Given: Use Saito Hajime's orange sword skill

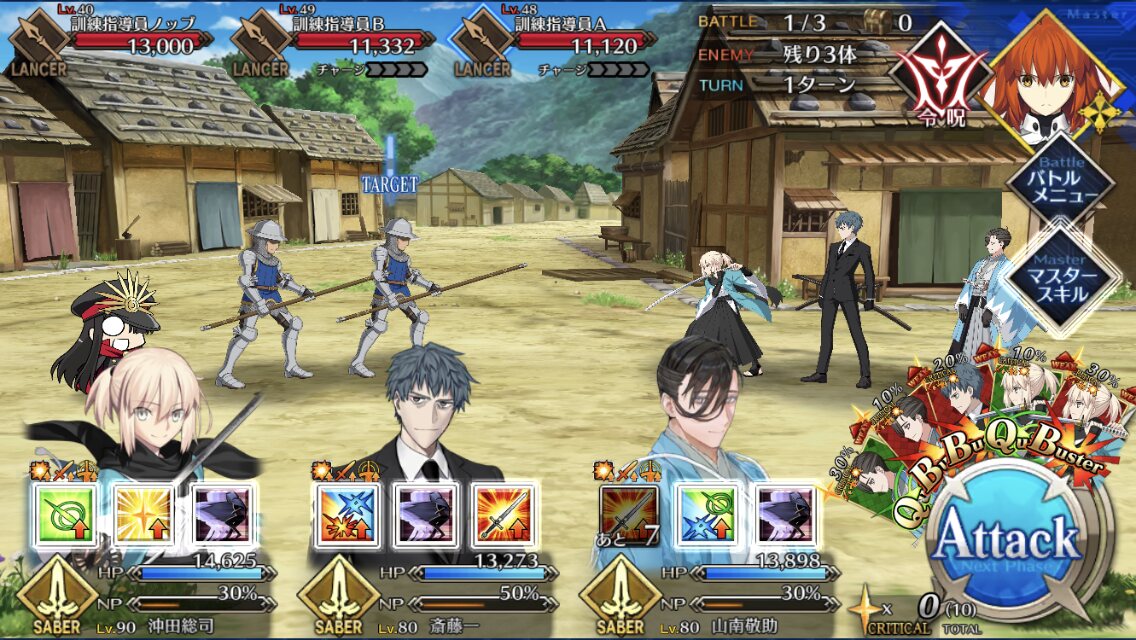Looking at the screenshot, I should [503, 515].
